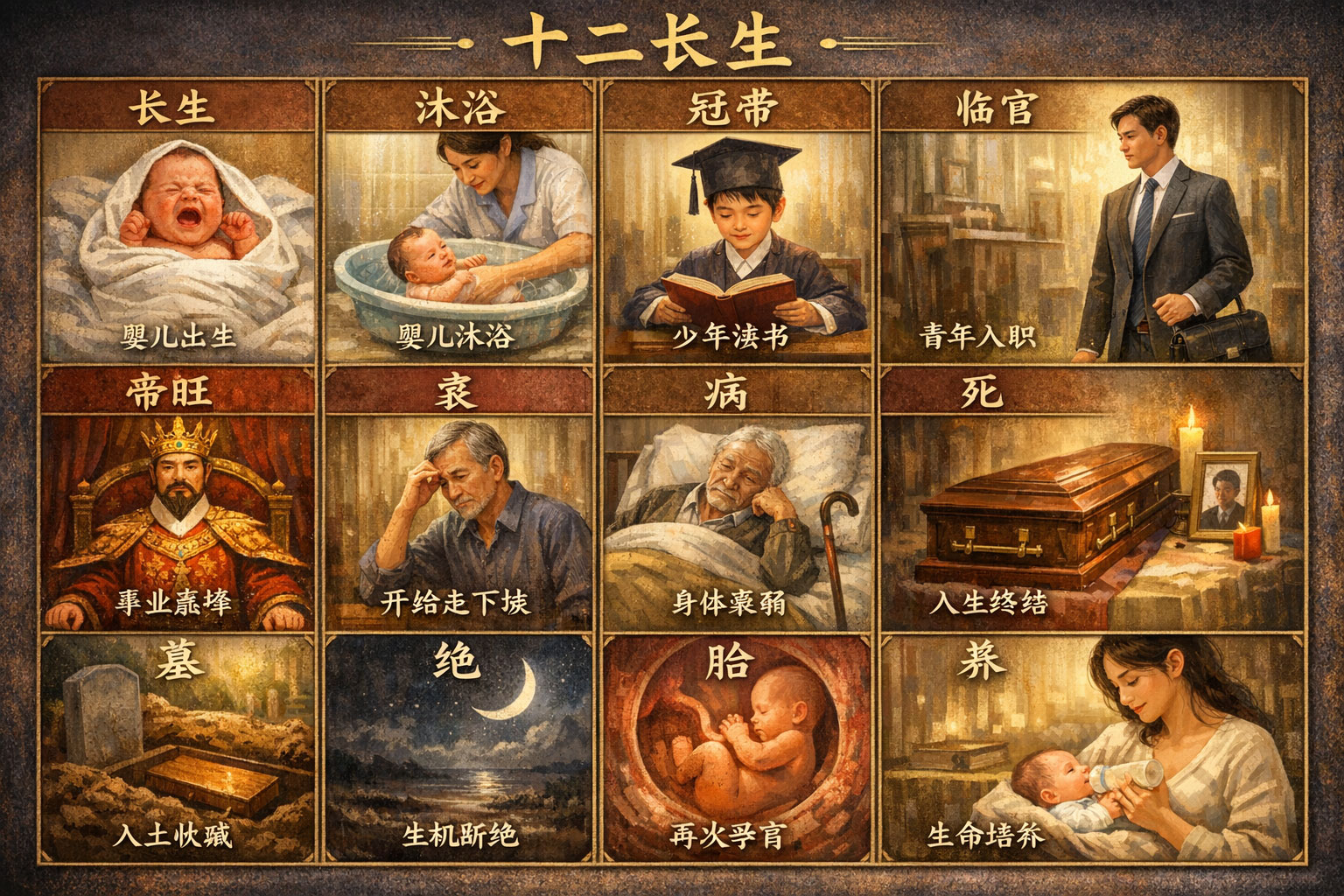
Task: Select the 绝 crescent moon tile
Action: [x=461, y=752]
